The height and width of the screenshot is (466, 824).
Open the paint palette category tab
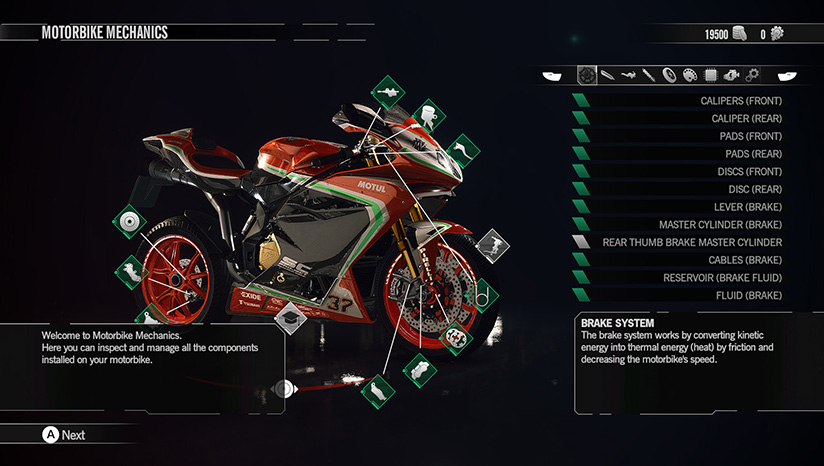(x=689, y=75)
